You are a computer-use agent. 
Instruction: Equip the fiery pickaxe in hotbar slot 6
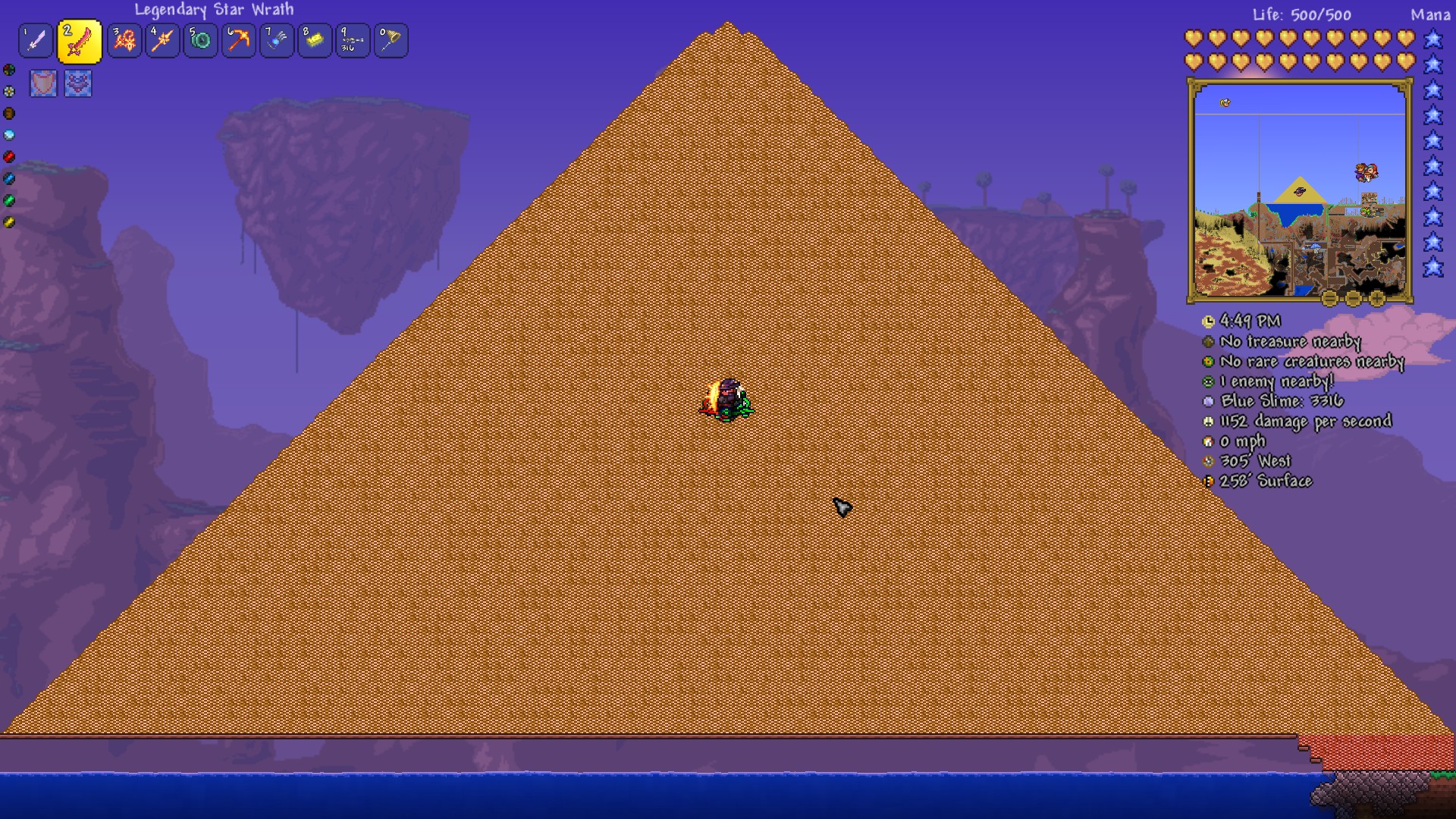click(238, 41)
